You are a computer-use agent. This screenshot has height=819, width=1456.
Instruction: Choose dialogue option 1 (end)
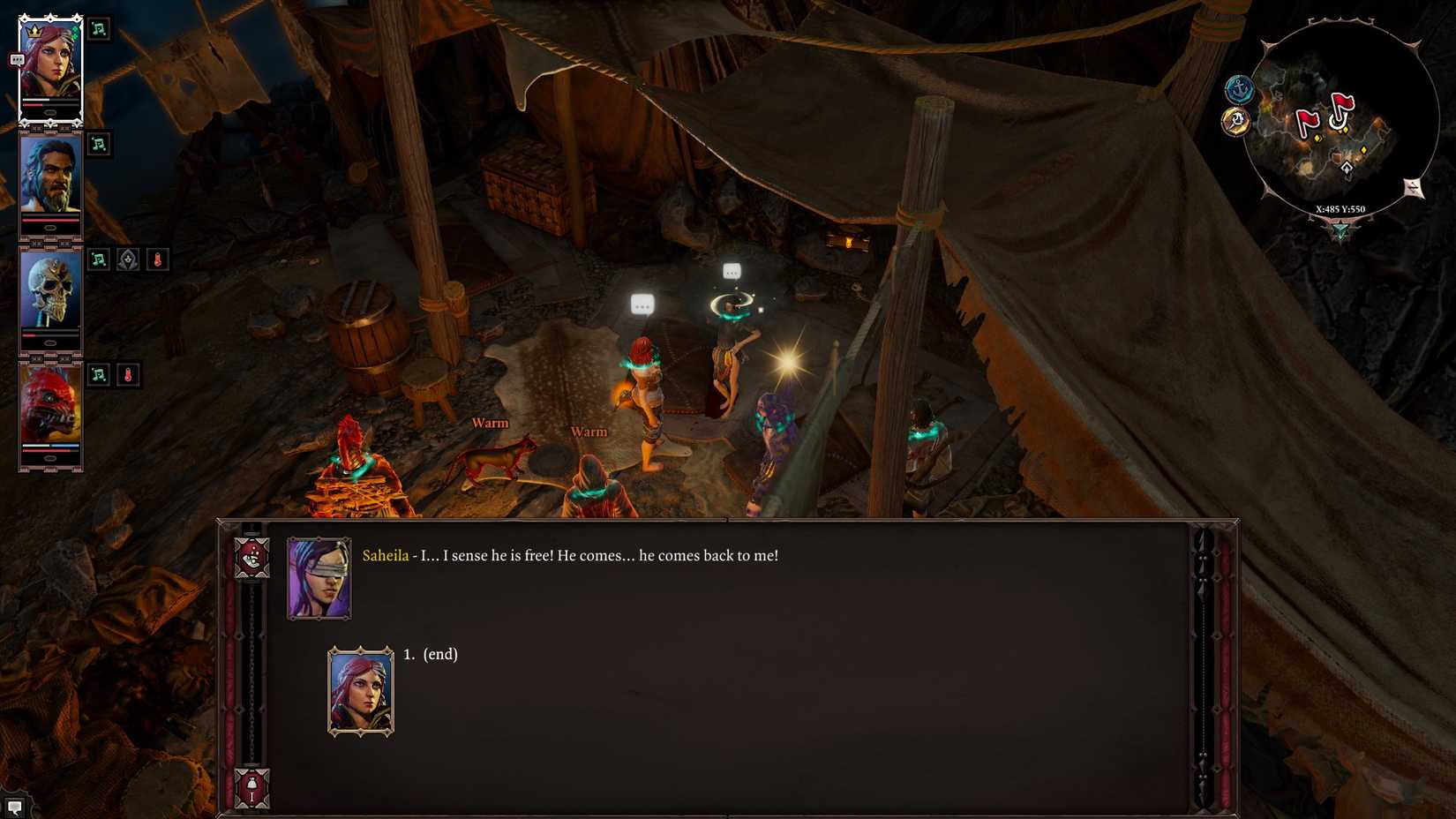click(x=431, y=655)
